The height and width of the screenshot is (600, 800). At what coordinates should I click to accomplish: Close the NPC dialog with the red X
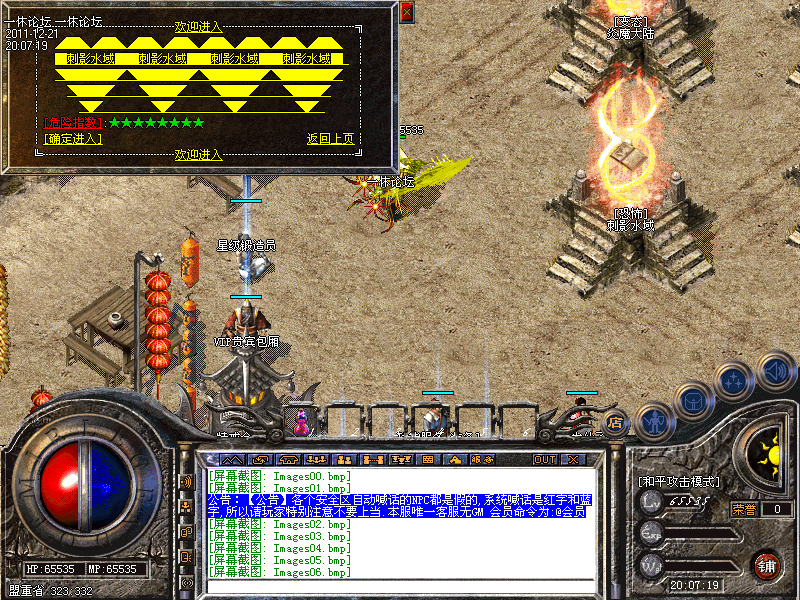click(406, 13)
